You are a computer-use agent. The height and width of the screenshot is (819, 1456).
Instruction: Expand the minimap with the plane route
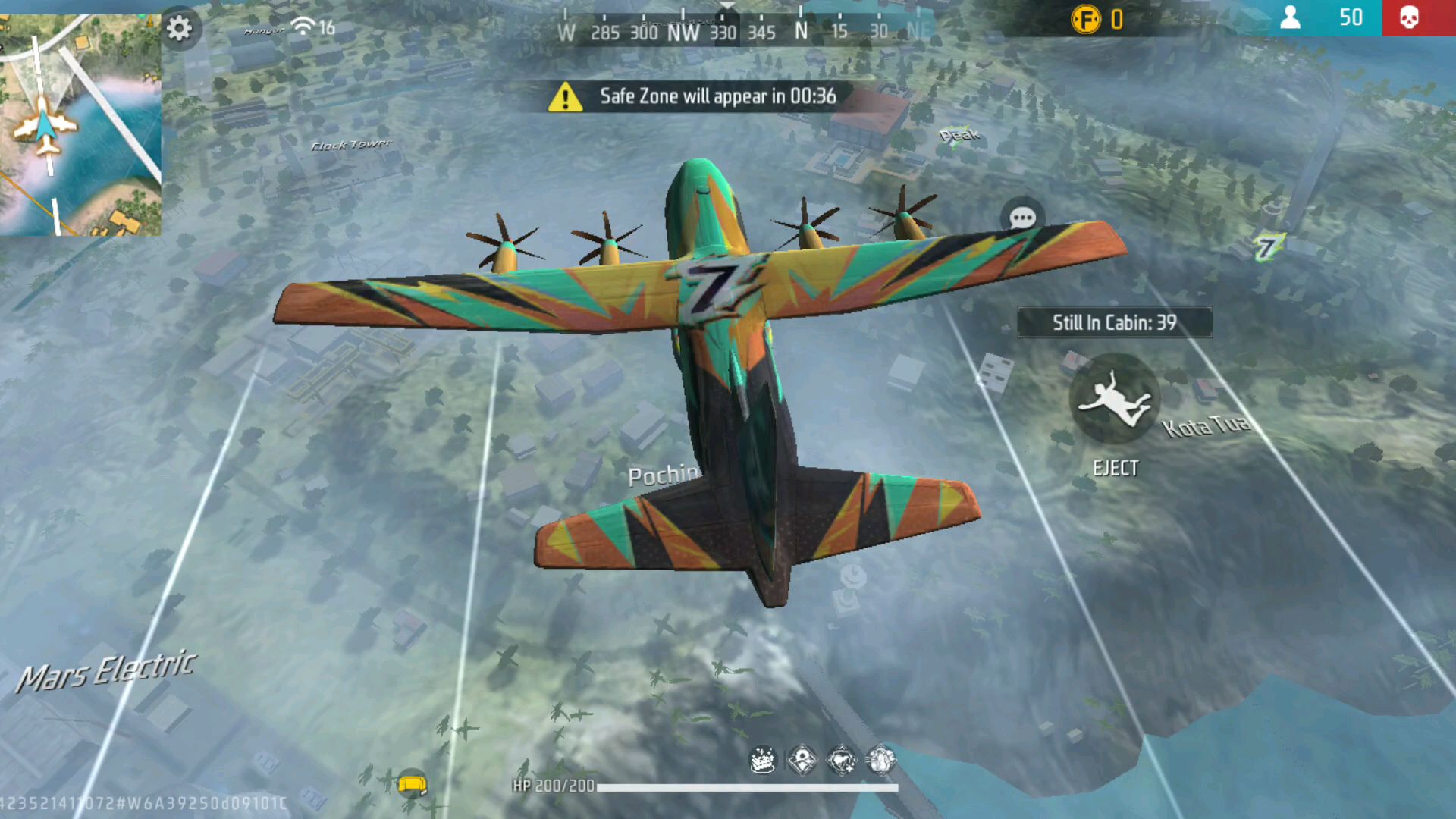[x=80, y=125]
